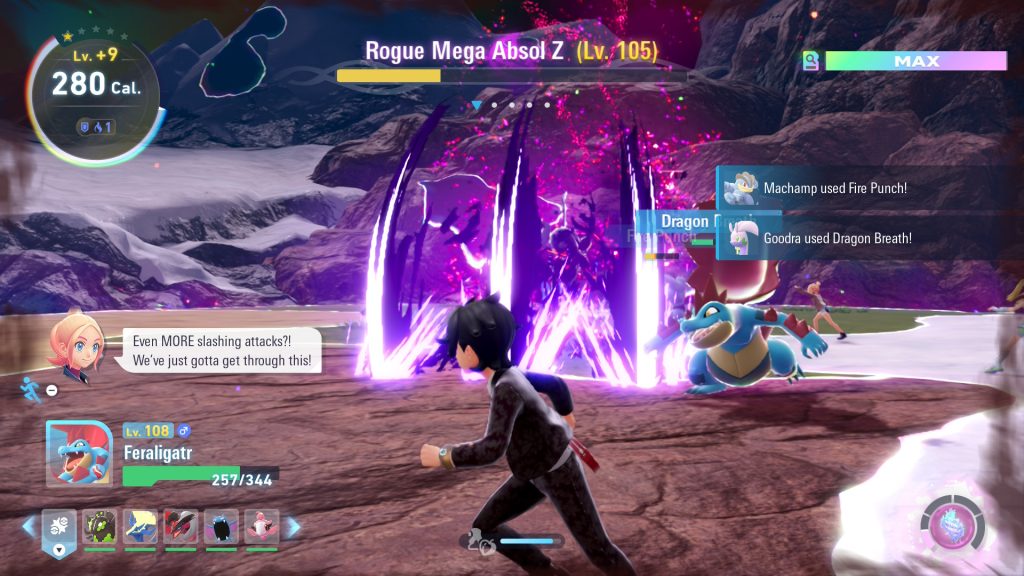Select the Zygarde party slot

click(x=100, y=526)
